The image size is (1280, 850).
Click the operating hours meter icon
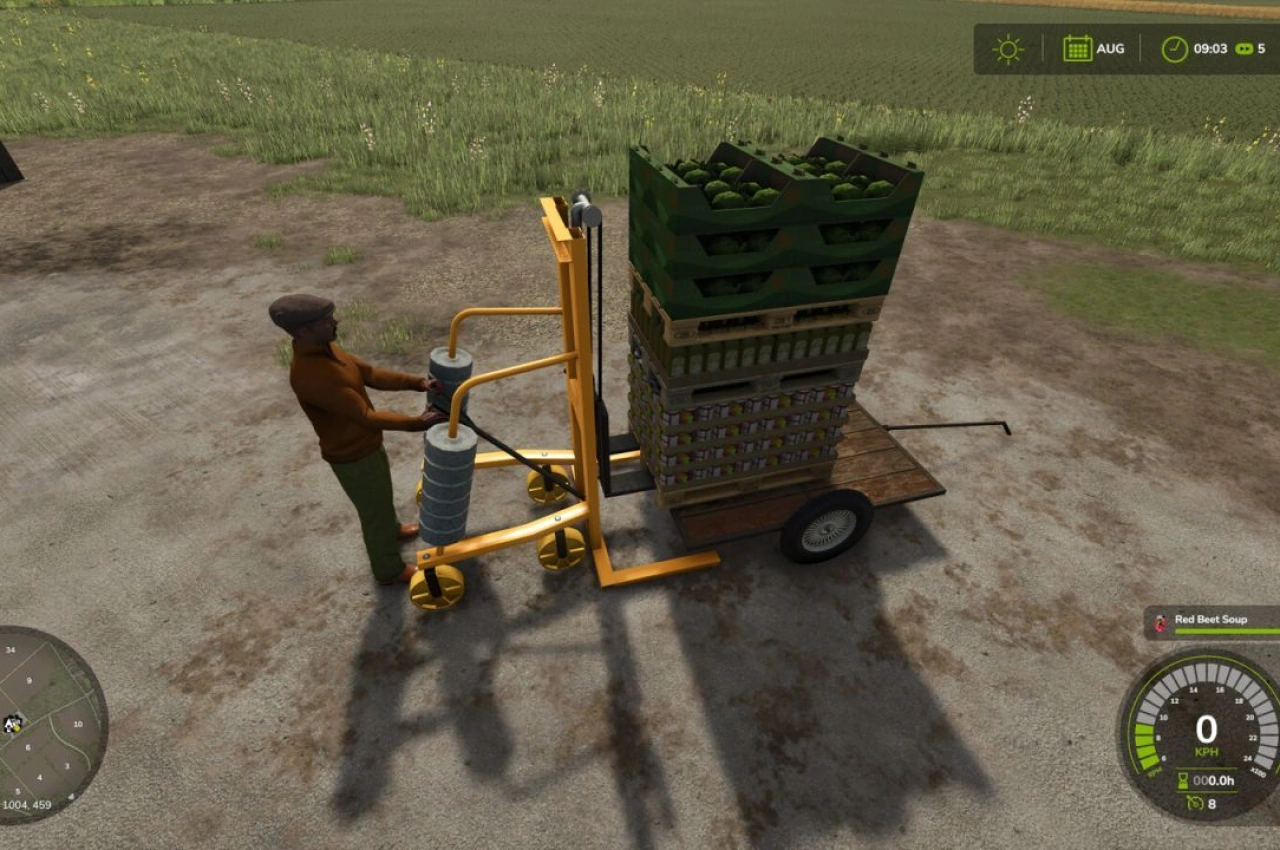pos(1185,781)
